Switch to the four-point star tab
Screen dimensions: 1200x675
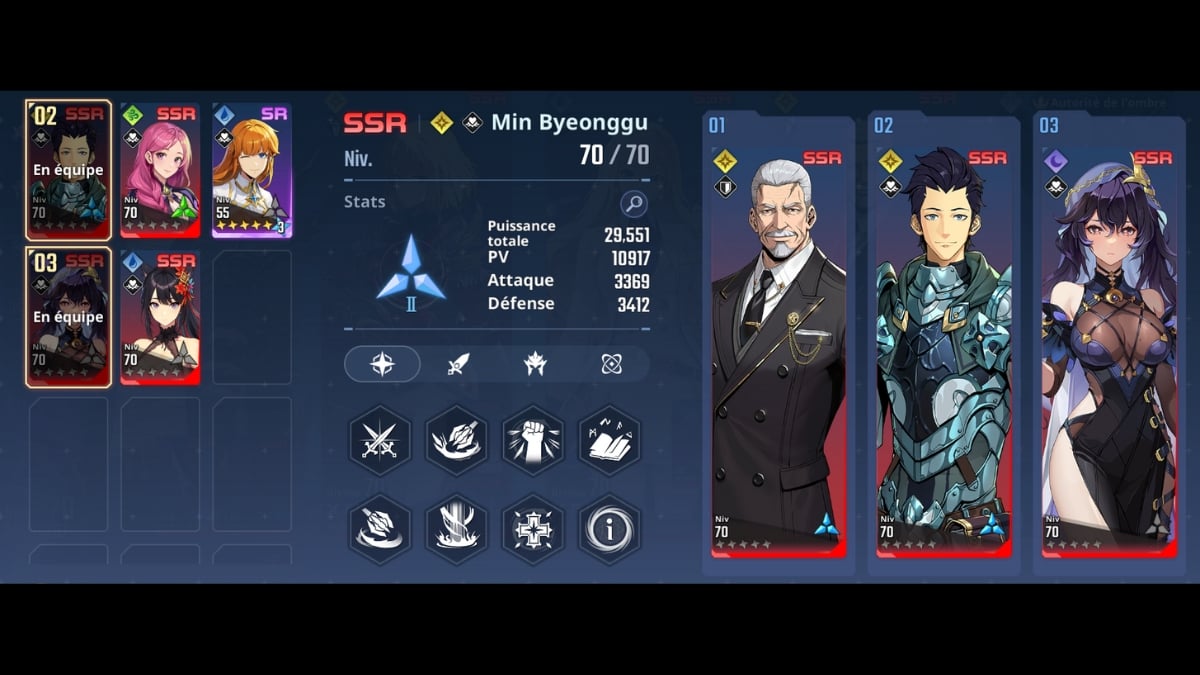click(382, 364)
